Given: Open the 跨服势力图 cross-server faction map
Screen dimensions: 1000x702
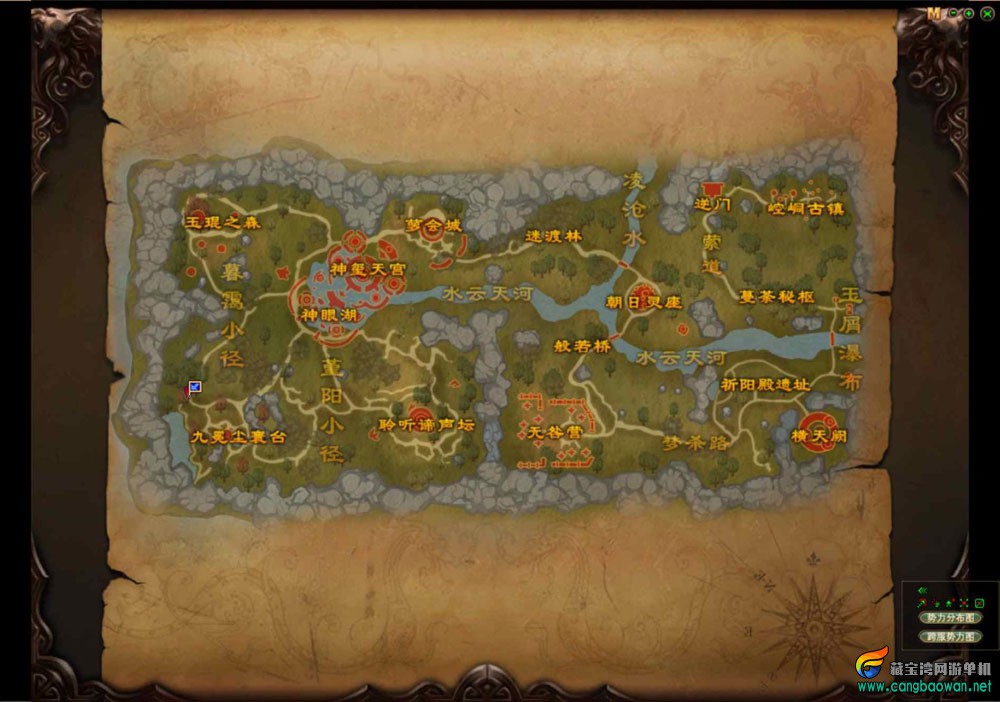Looking at the screenshot, I should coord(949,636).
